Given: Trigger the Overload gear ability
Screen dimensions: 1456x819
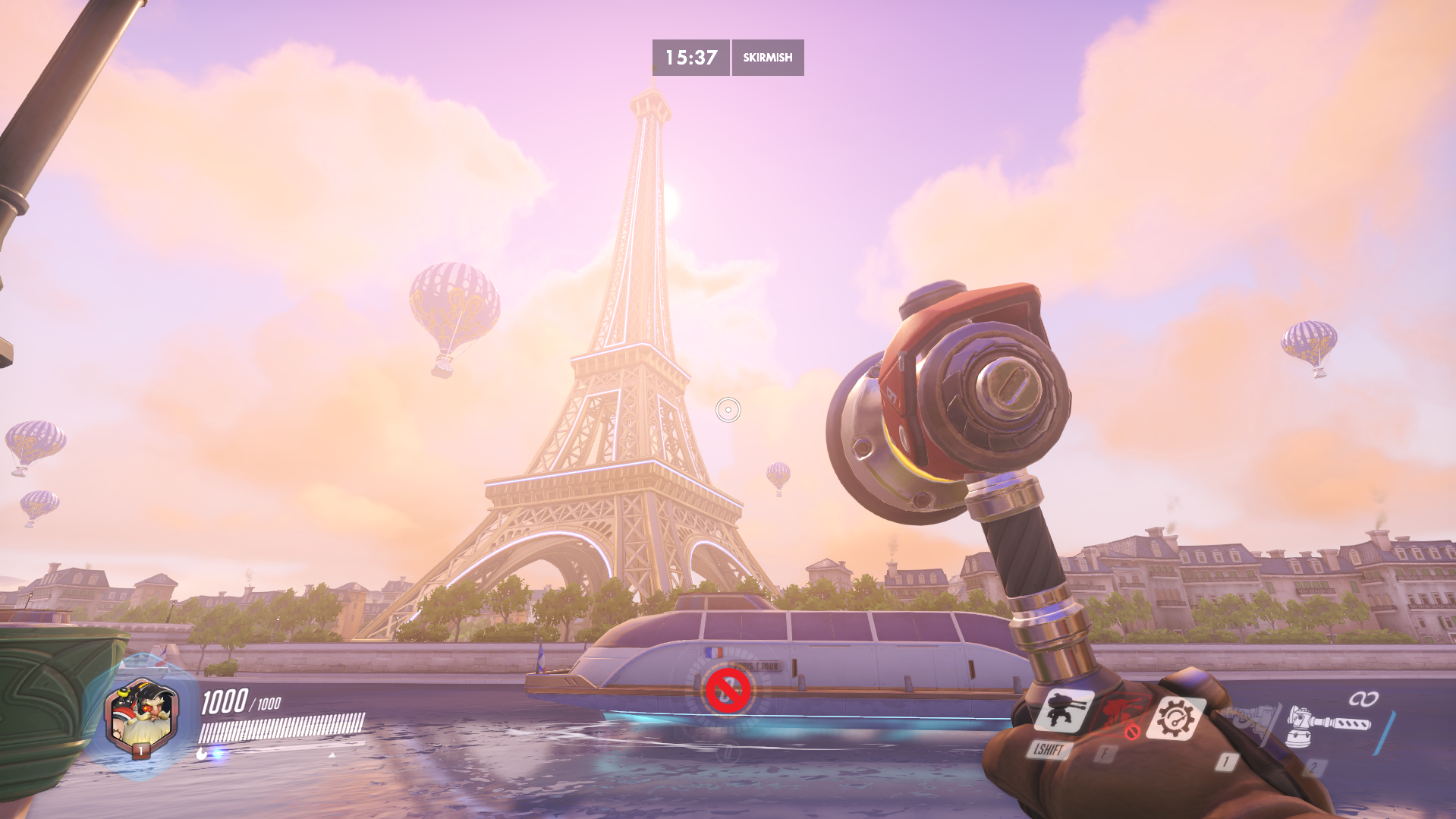Looking at the screenshot, I should coord(1175,719).
